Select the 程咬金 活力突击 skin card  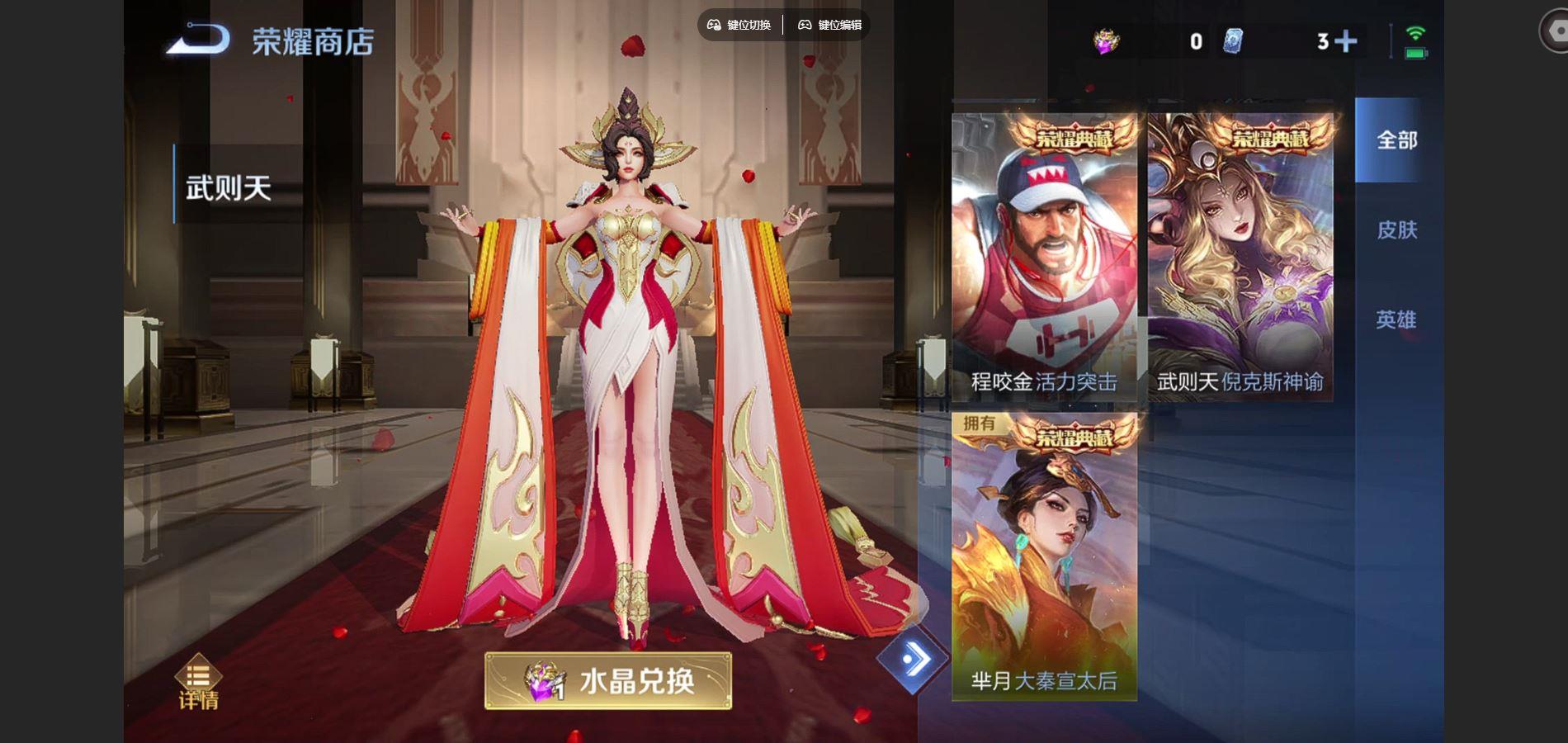coord(1044,258)
